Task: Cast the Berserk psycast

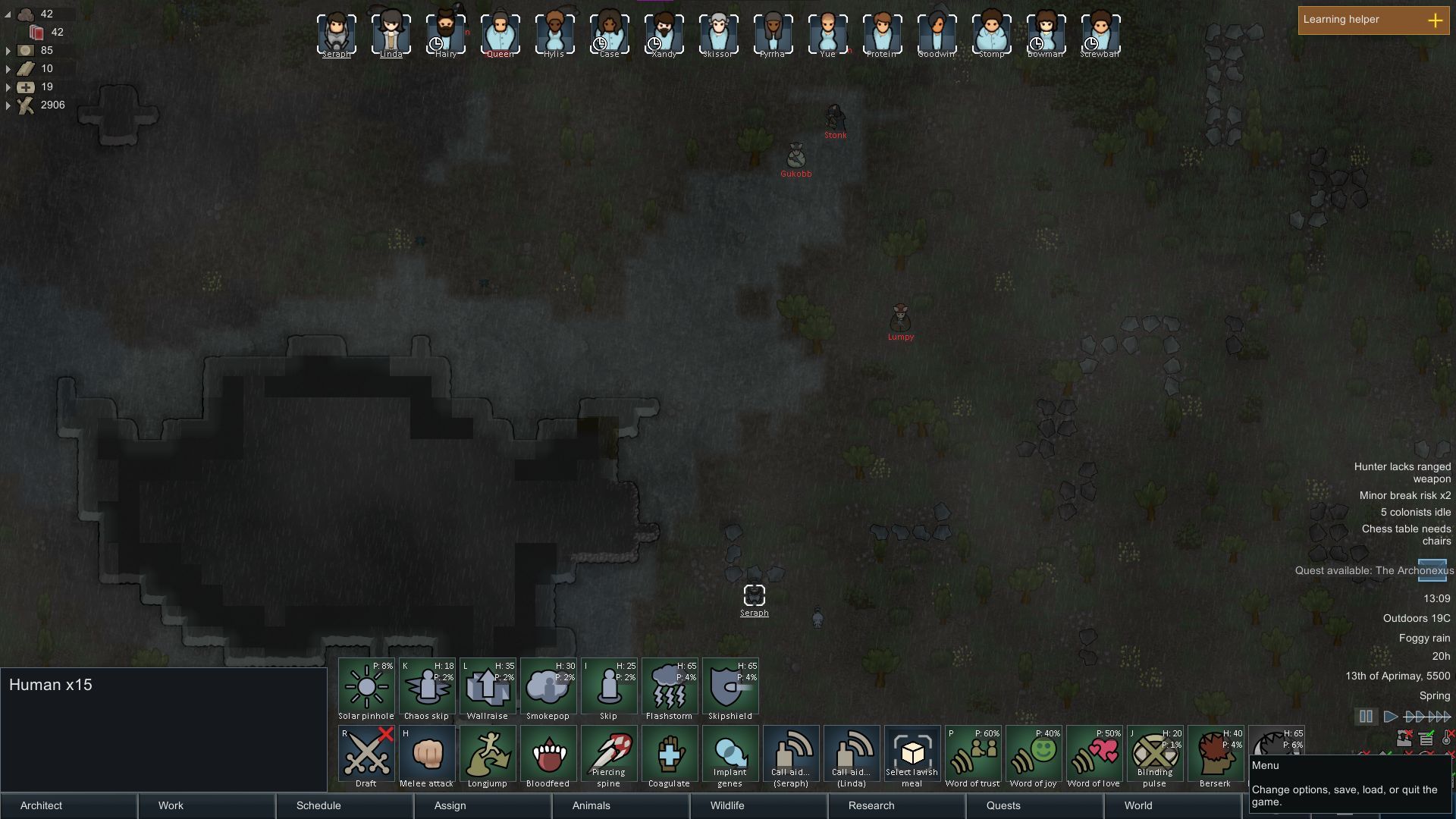Action: [x=1215, y=755]
